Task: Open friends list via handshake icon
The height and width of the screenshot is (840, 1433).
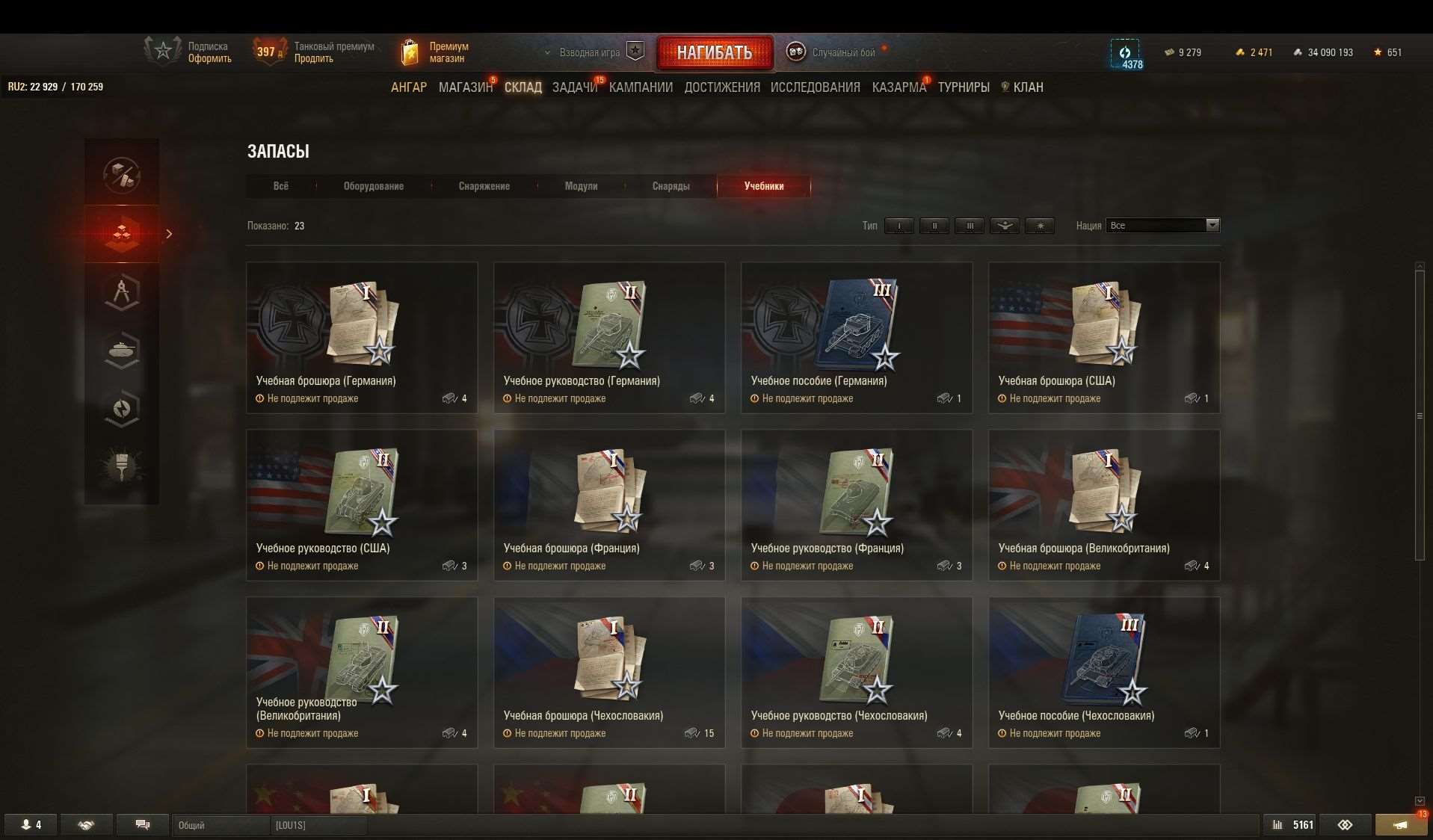Action: [x=86, y=824]
